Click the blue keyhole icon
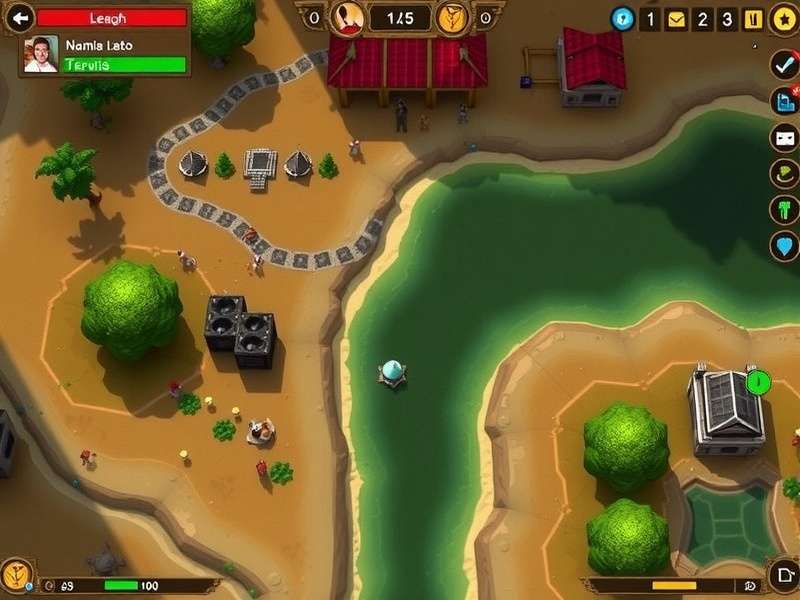Viewport: 800px width, 600px height. (623, 18)
